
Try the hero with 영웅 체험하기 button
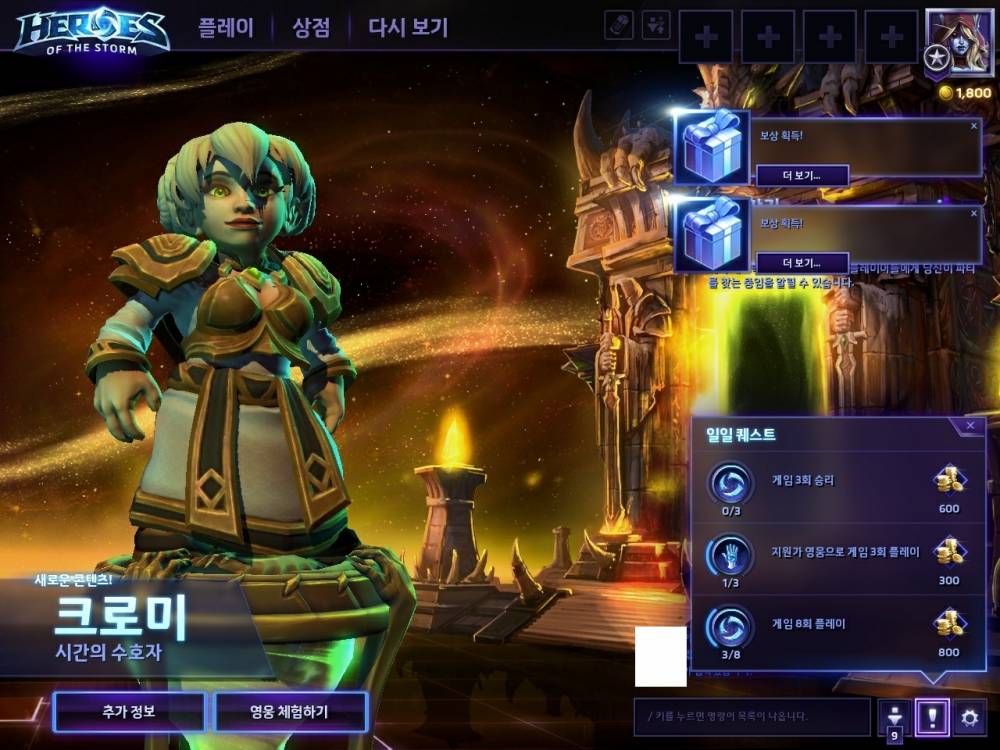tap(291, 712)
